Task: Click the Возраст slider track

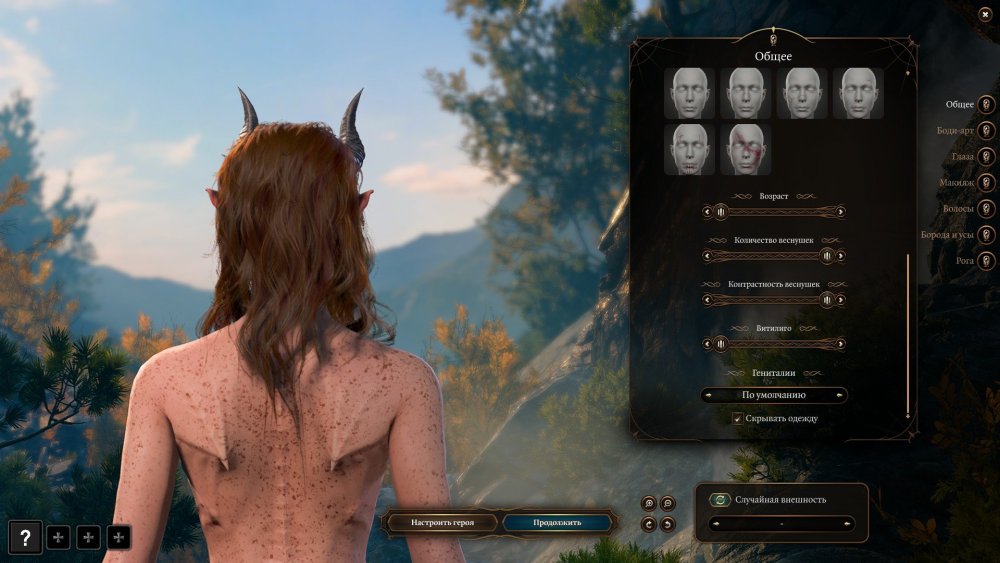Action: pos(775,212)
